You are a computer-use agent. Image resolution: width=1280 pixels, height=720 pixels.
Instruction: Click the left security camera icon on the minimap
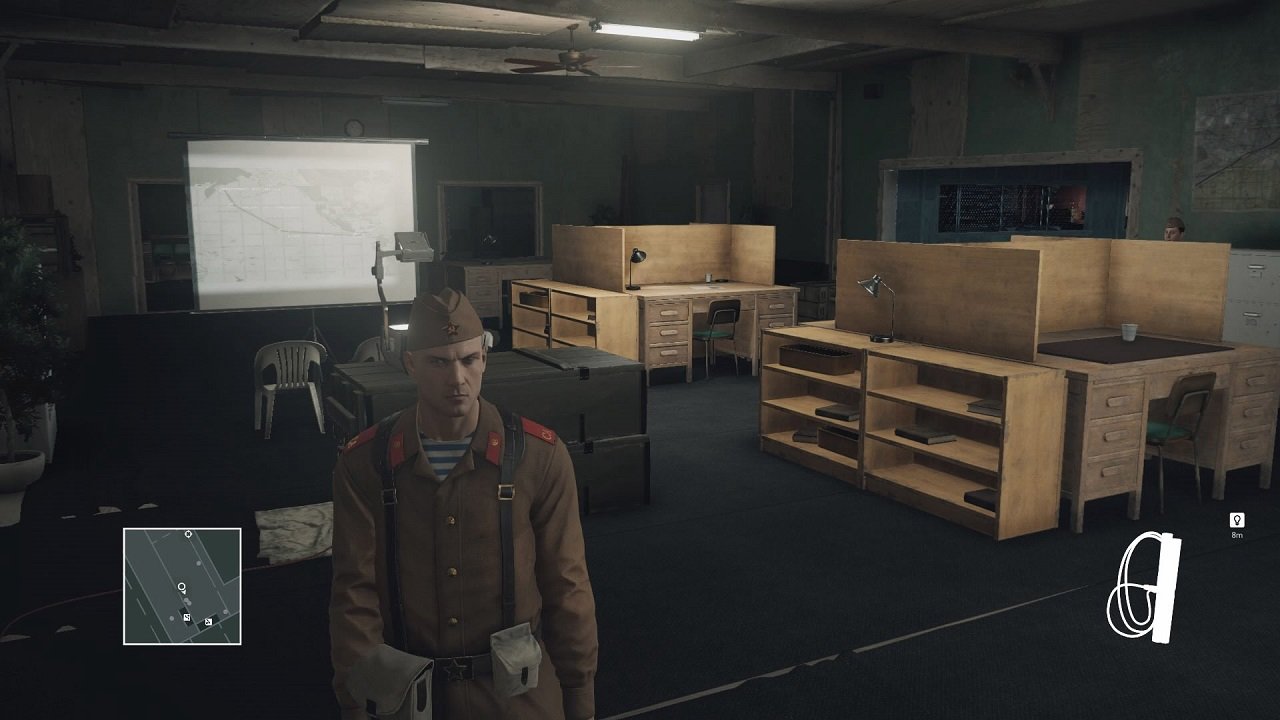[x=187, y=618]
